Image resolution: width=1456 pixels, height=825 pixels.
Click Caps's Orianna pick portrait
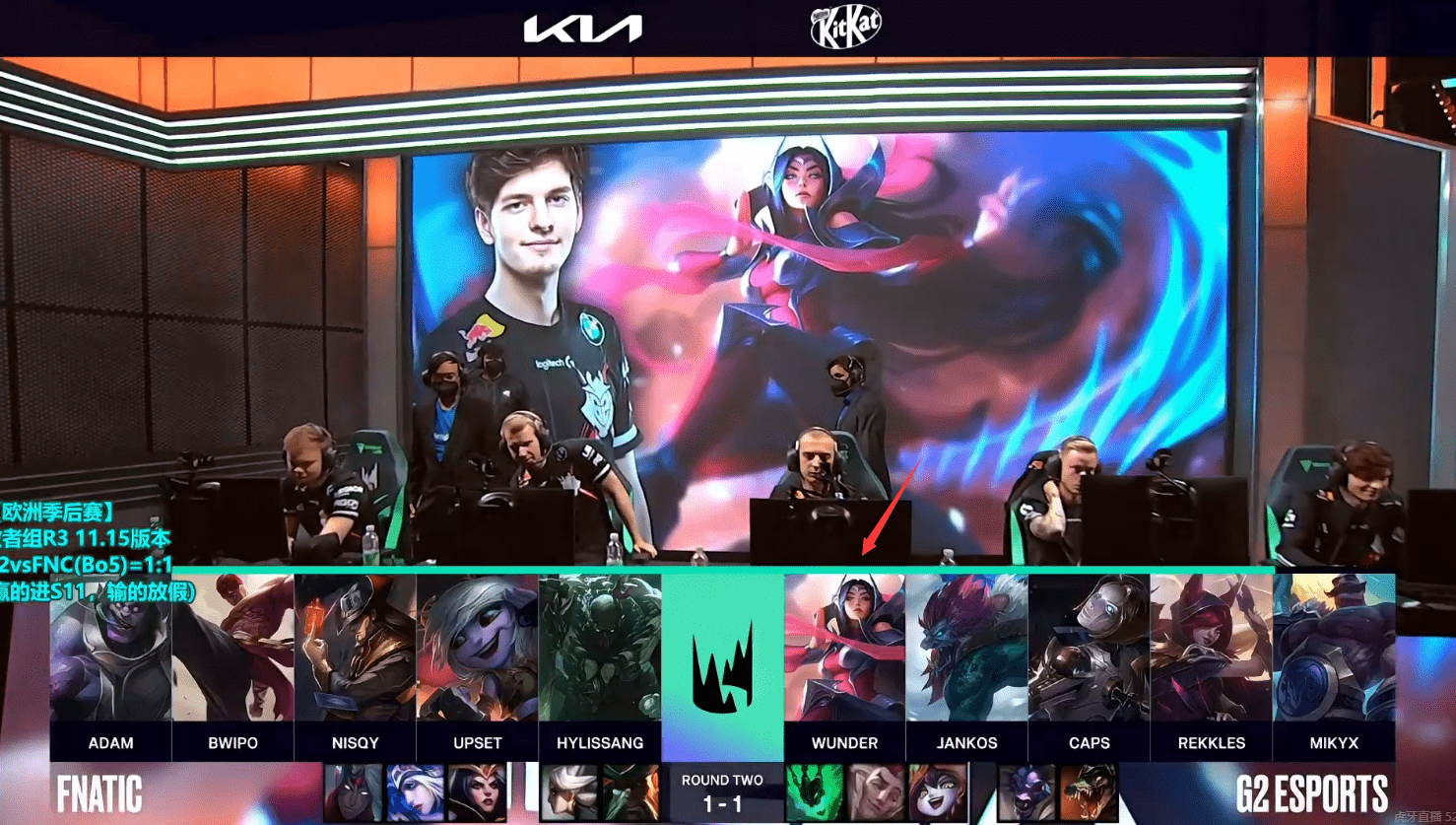coord(1089,649)
